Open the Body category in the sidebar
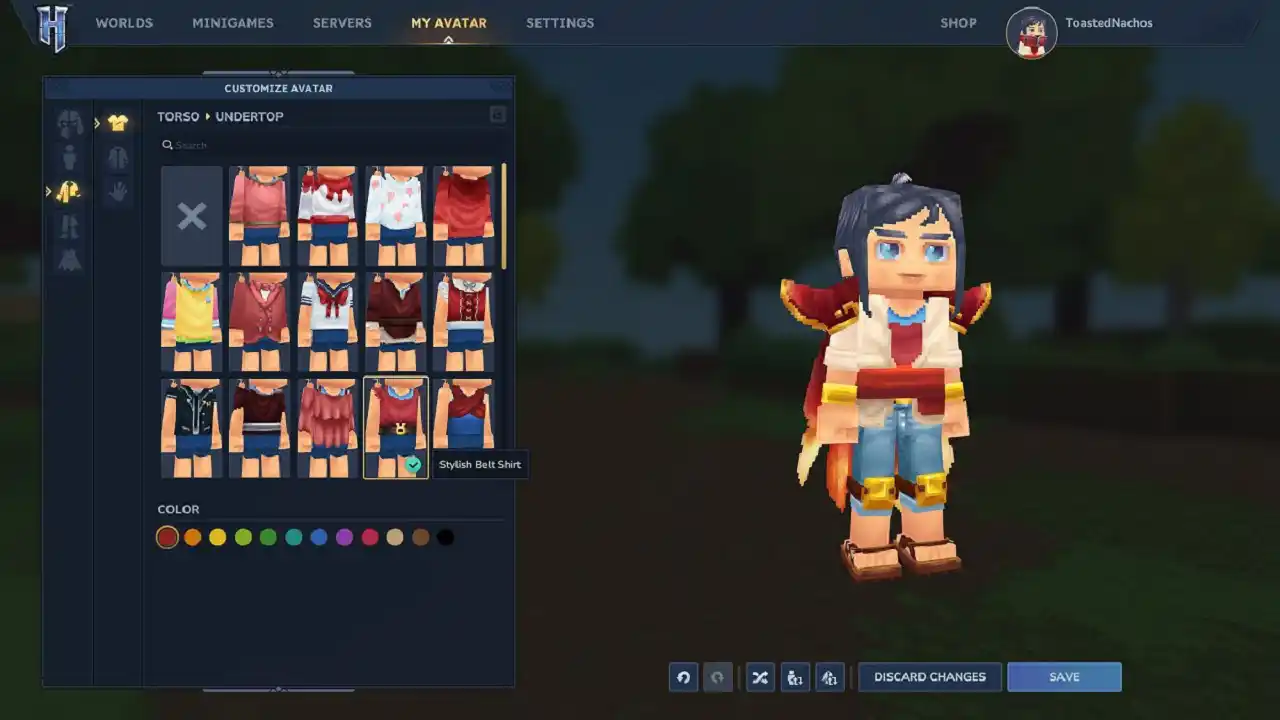 coord(68,157)
